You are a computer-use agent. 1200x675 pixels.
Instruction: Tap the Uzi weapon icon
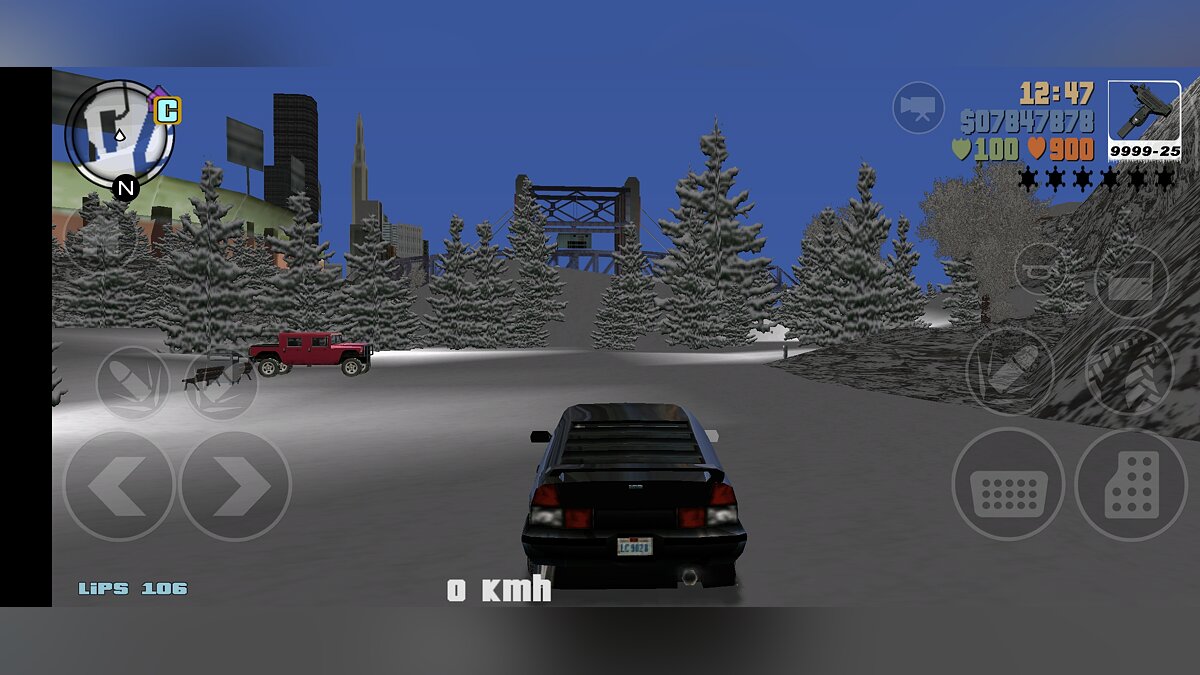1144,120
